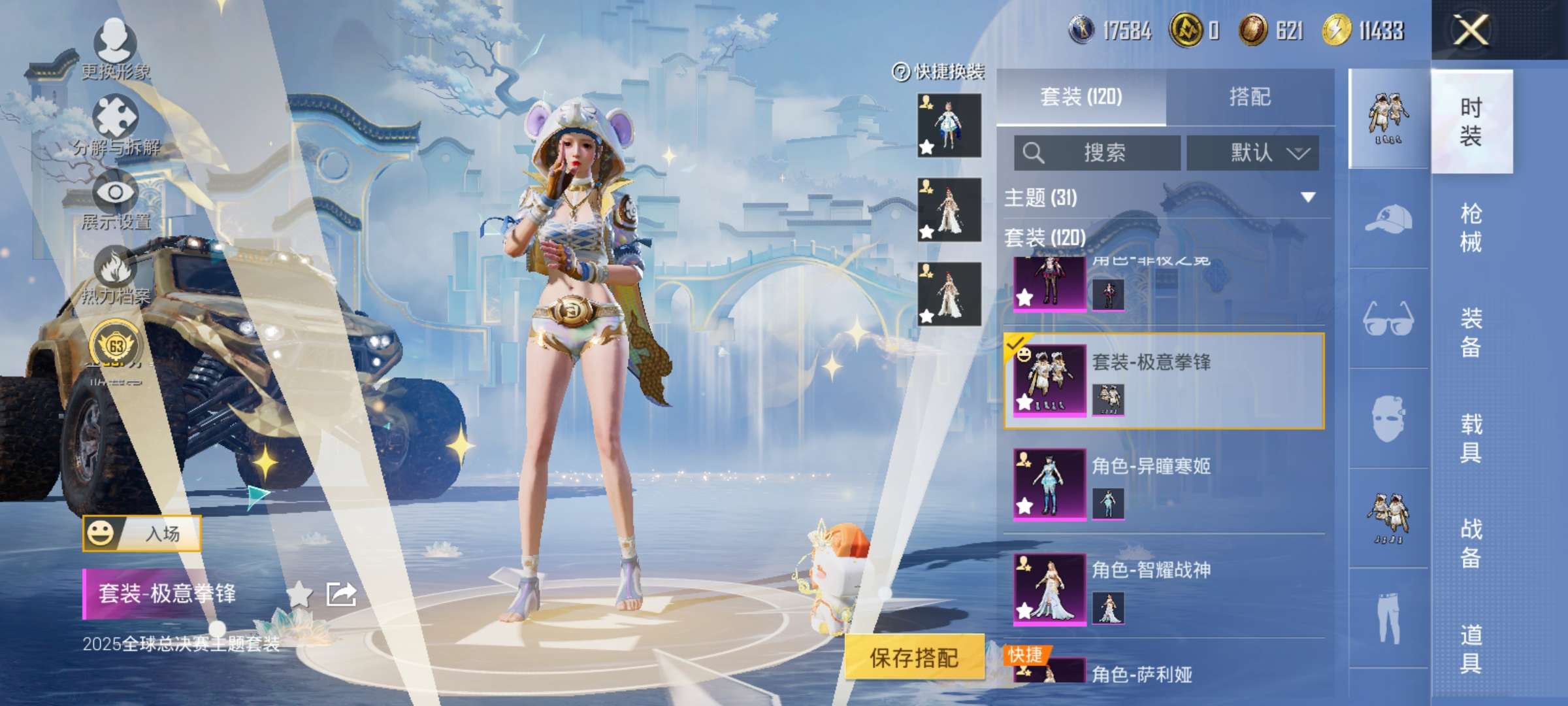Select the 套装 (120) tab
1568x706 pixels.
tap(1081, 97)
